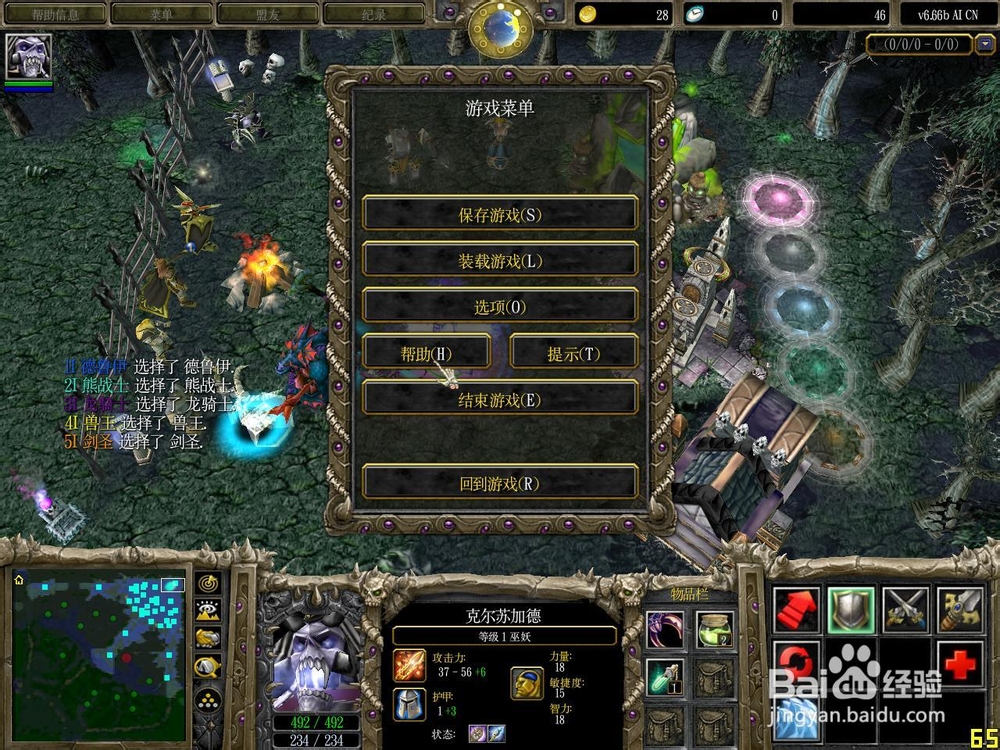Open the 纪录 log menu
Viewport: 1000px width, 750px height.
(x=375, y=14)
